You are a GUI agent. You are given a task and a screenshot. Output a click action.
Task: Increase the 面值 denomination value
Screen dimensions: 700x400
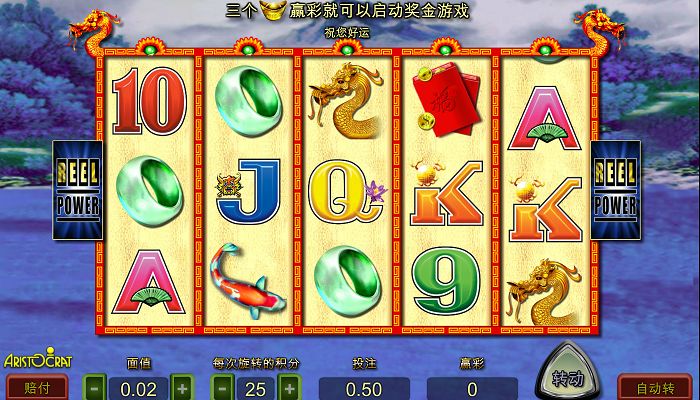(181, 387)
